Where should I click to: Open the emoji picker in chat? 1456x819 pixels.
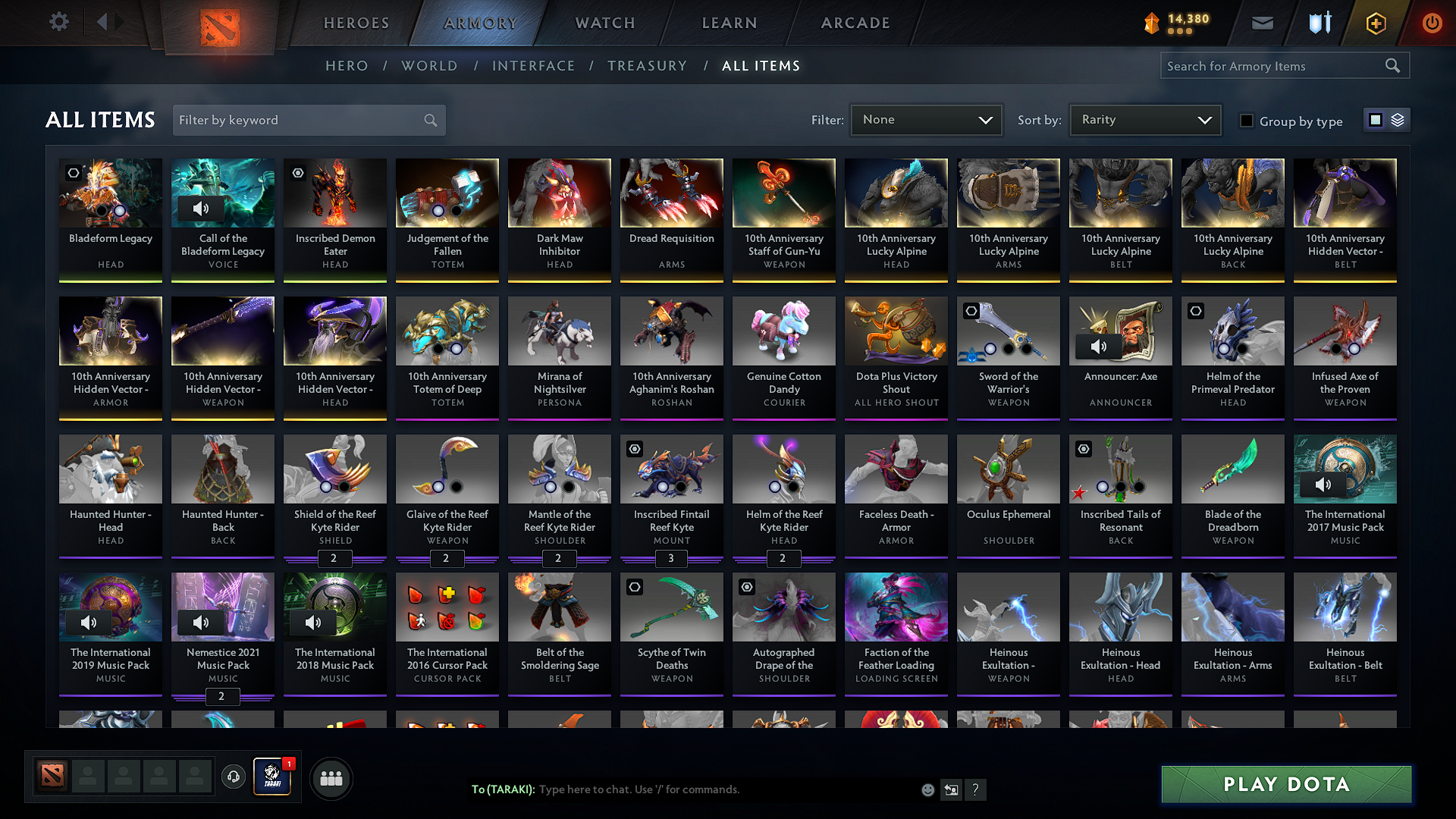pos(927,789)
